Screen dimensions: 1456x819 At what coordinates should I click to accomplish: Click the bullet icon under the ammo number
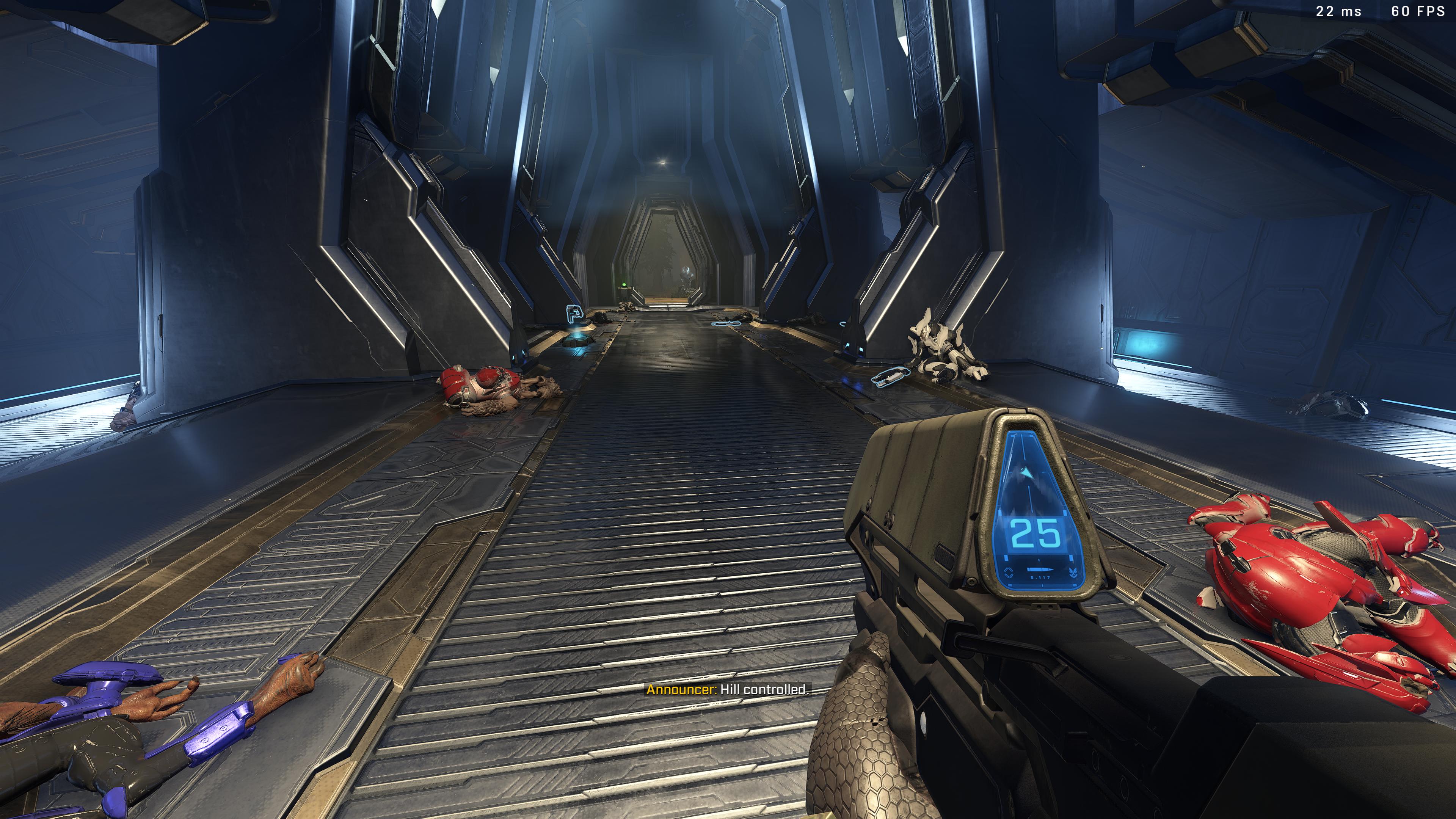1040,570
